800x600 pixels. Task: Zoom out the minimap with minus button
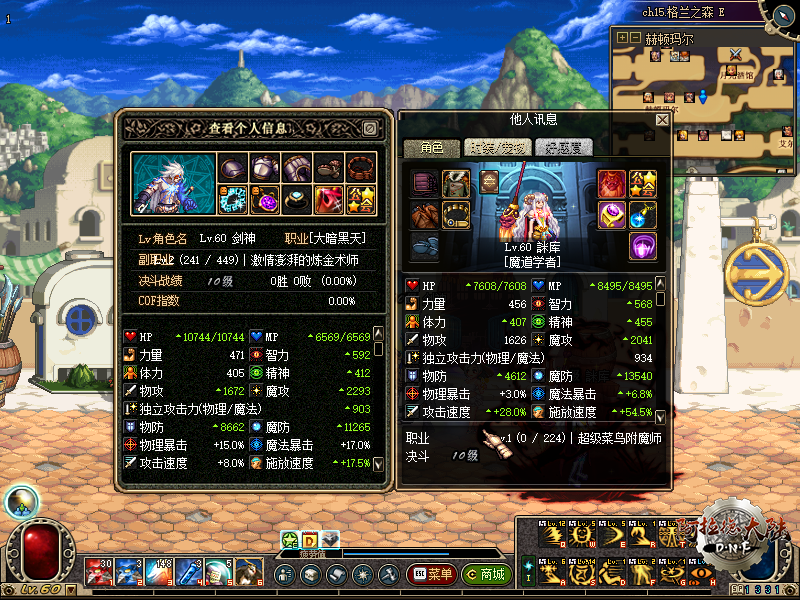(634, 38)
